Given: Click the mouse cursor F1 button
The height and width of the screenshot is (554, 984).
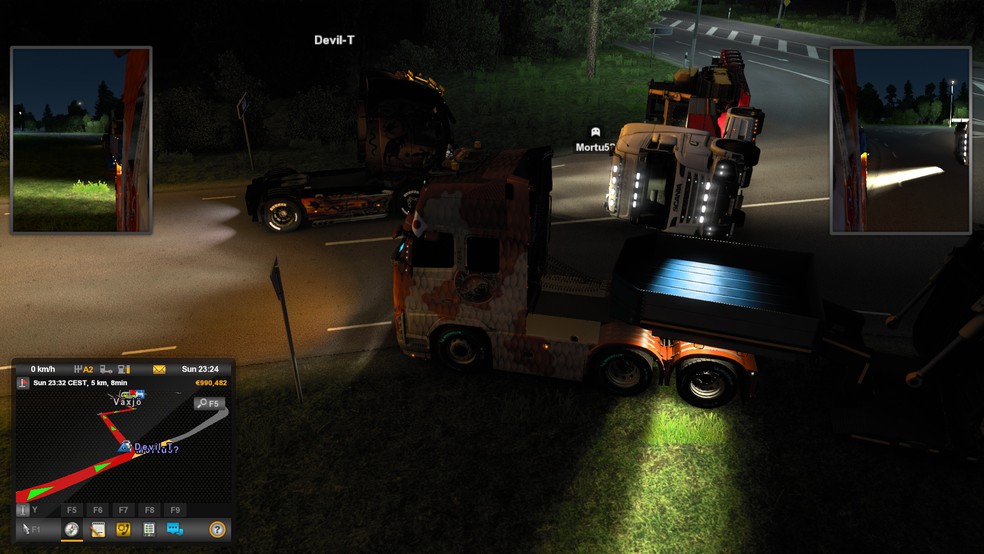Looking at the screenshot, I should point(31,529).
